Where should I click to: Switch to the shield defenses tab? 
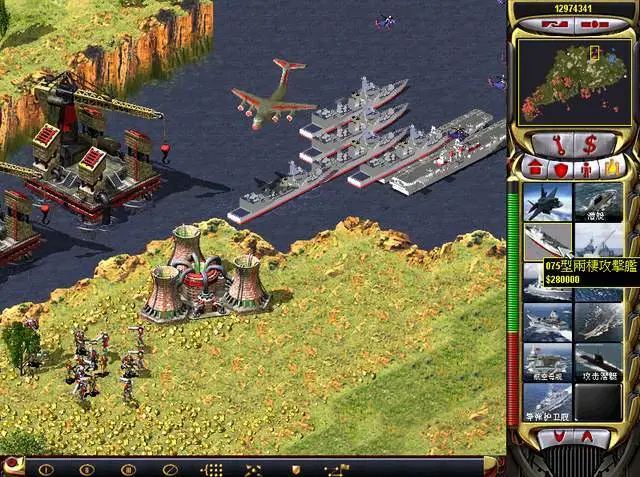[x=560, y=167]
